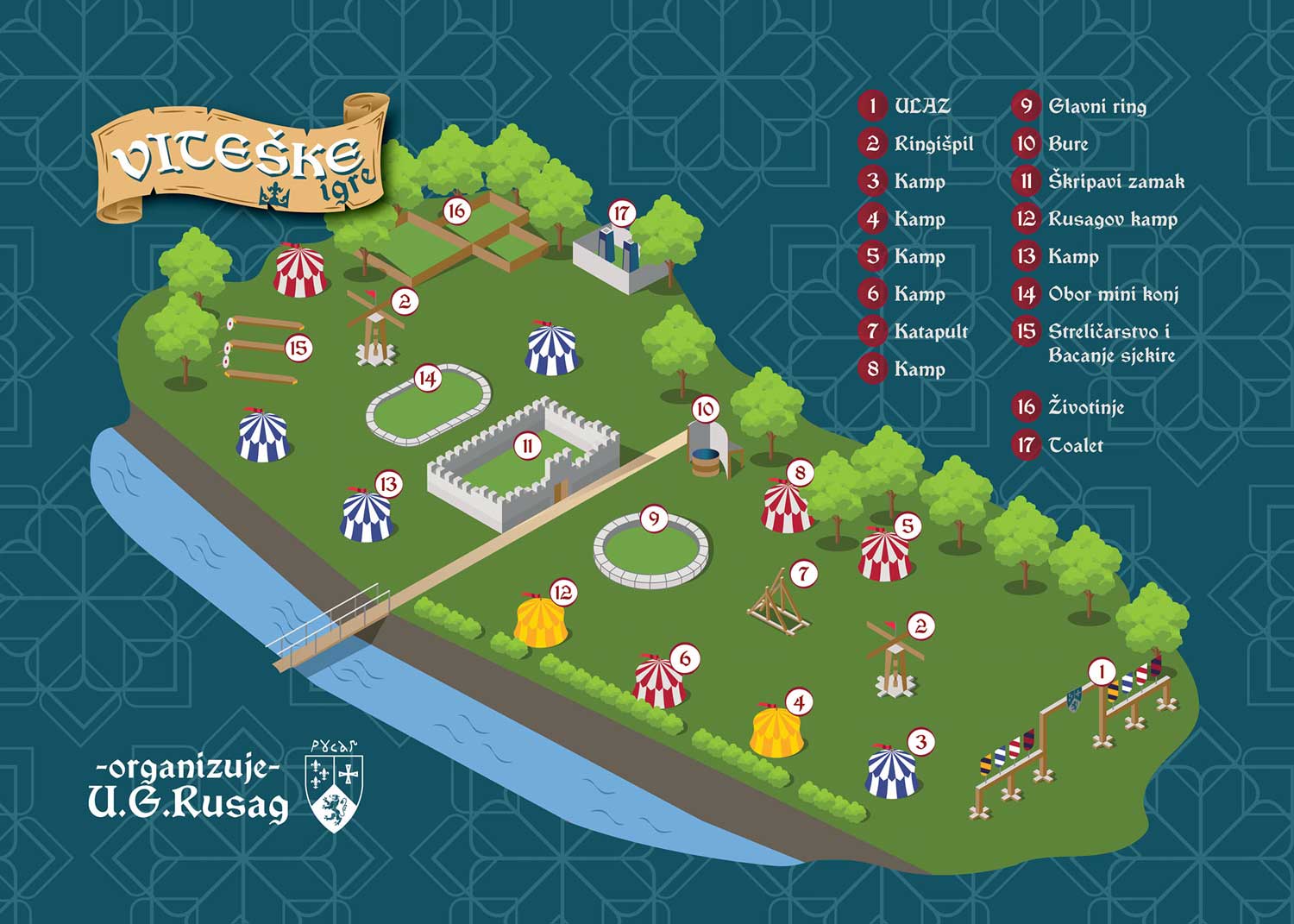Choose marker 15 by the archery targets
This screenshot has height=924, width=1294.
point(298,349)
